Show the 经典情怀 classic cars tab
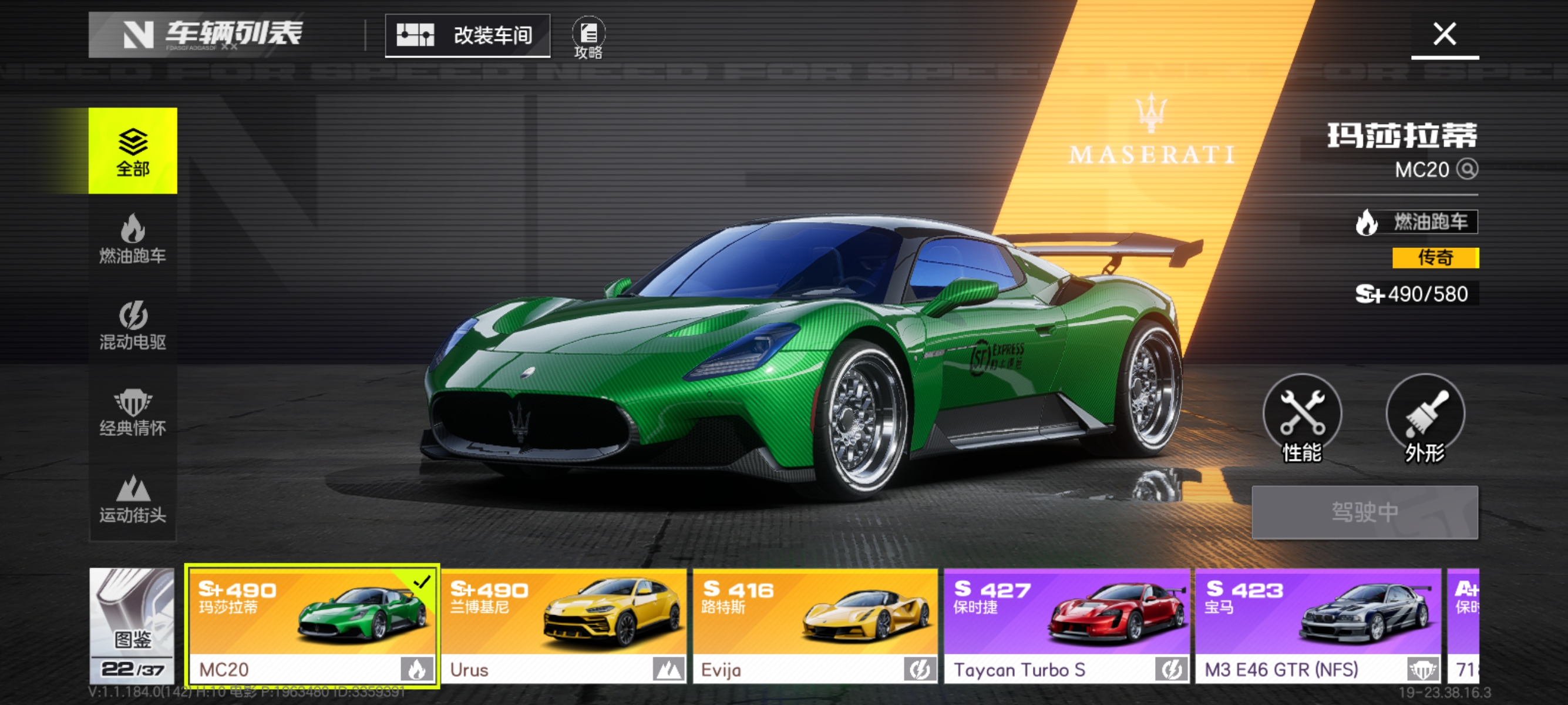The width and height of the screenshot is (1568, 705). tap(133, 412)
